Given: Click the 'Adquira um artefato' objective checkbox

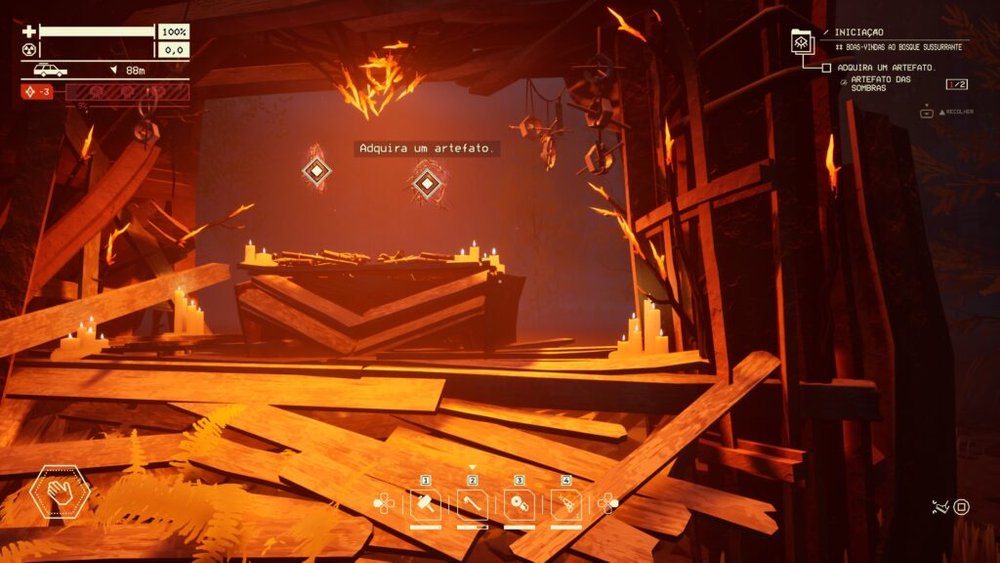Looking at the screenshot, I should 826,67.
